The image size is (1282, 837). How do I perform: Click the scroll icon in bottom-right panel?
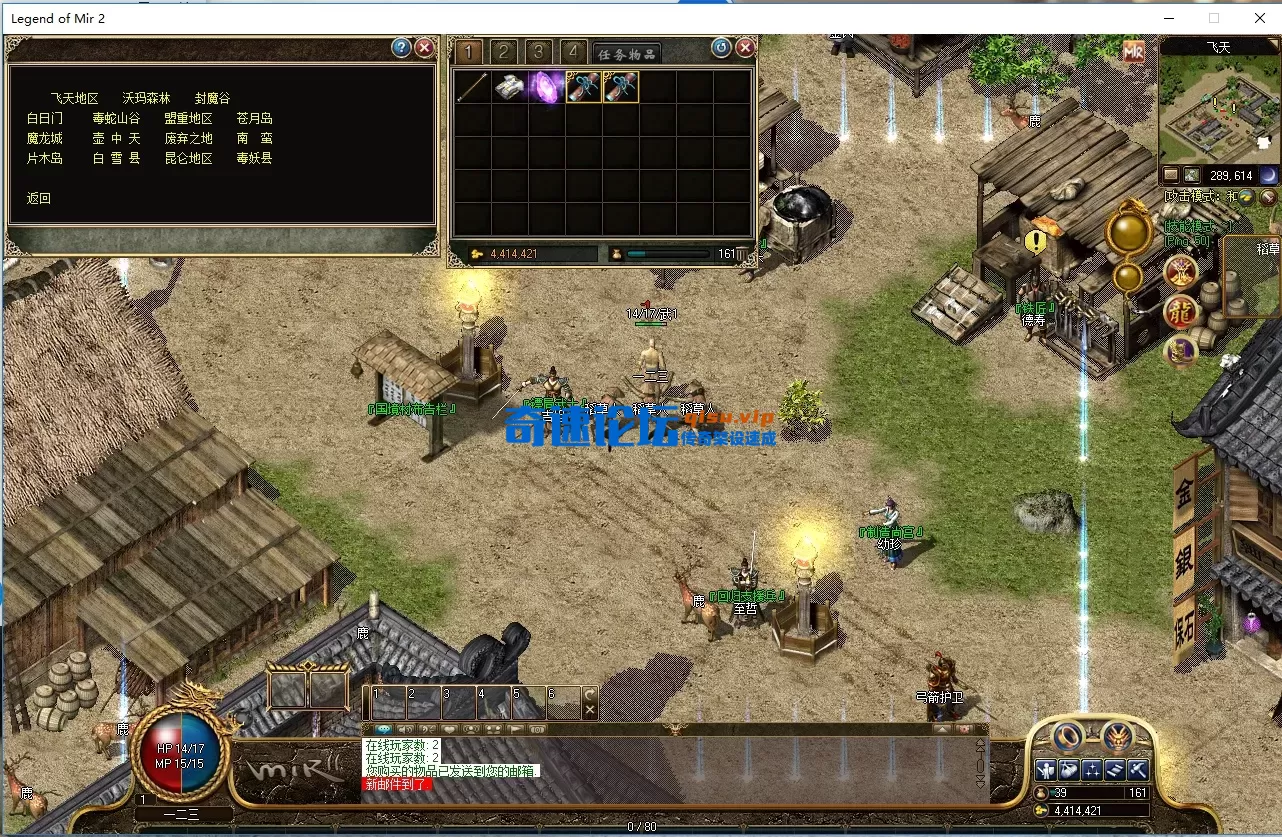pos(1116,770)
